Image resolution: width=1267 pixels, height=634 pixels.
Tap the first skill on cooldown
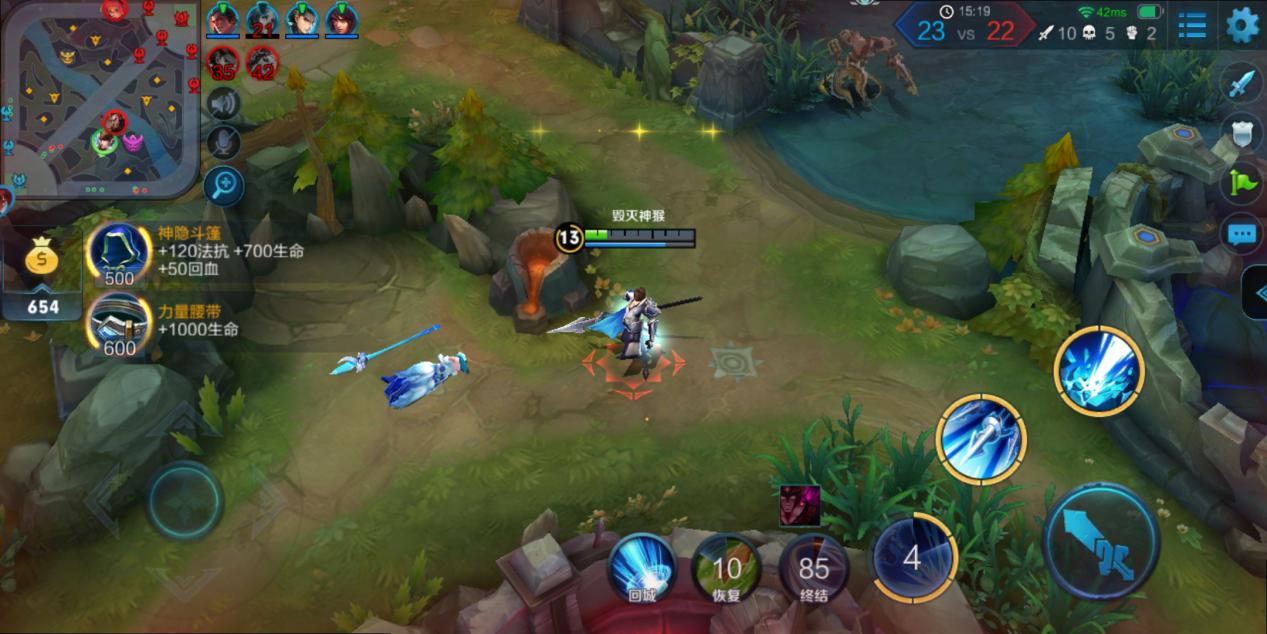(912, 557)
